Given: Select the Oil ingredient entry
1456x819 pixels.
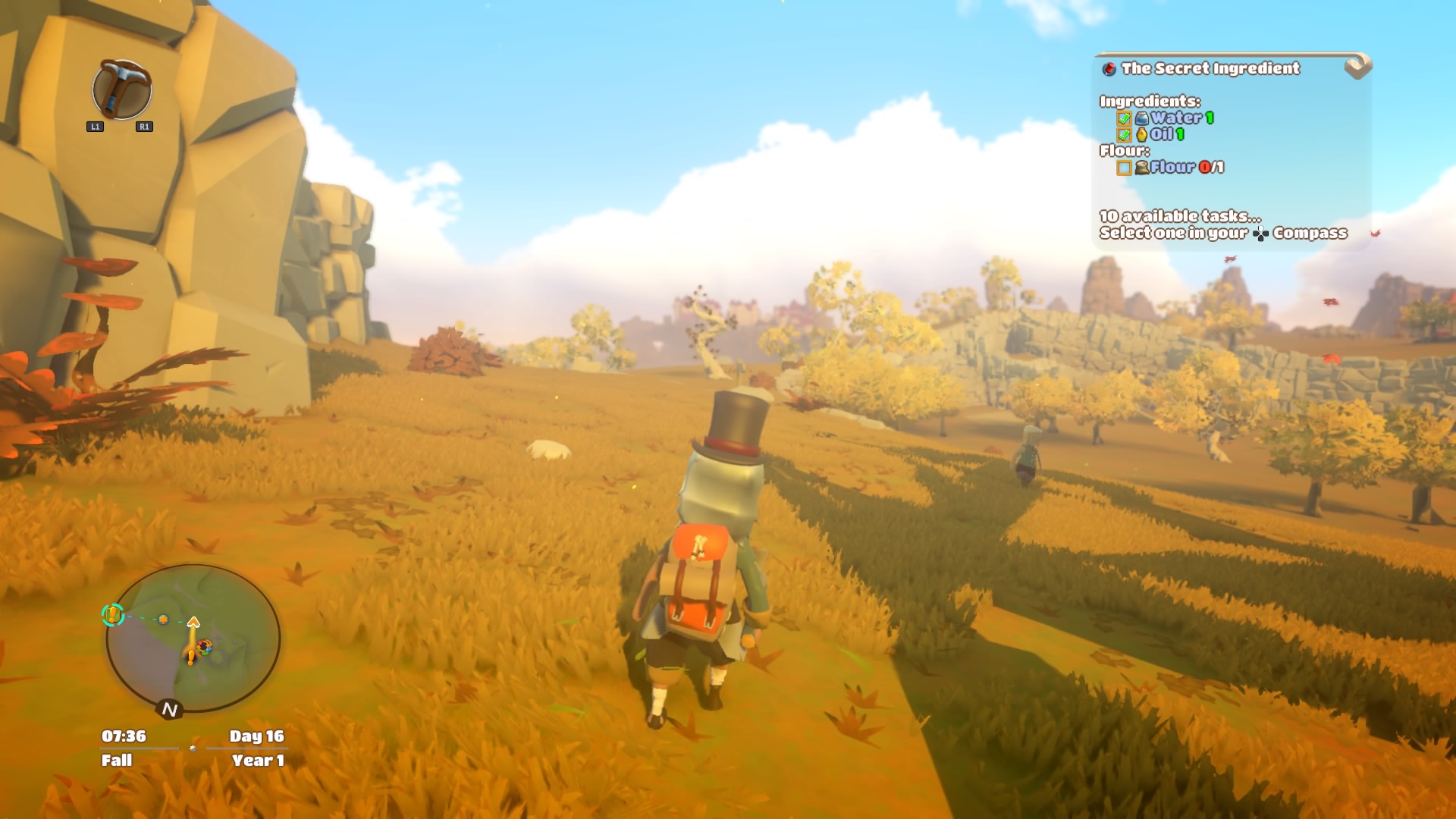Looking at the screenshot, I should coord(1161,134).
